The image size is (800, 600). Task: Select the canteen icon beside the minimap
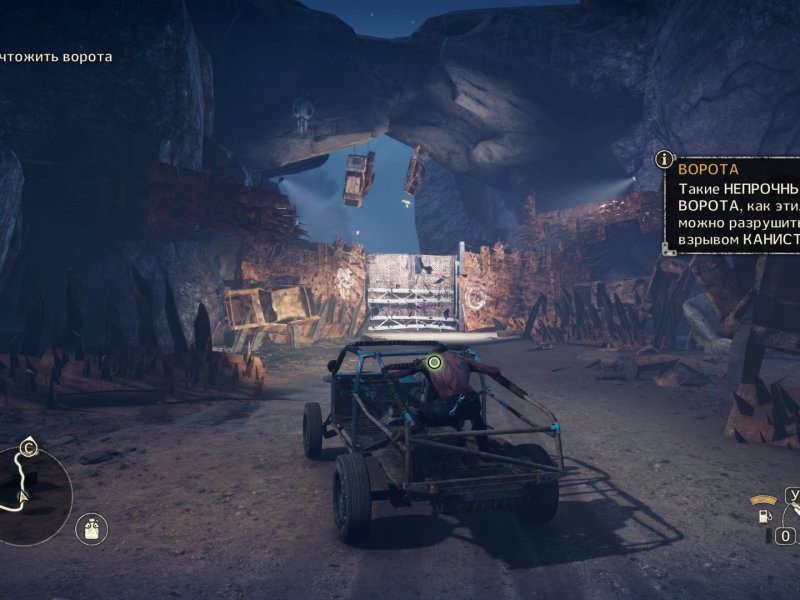point(92,528)
